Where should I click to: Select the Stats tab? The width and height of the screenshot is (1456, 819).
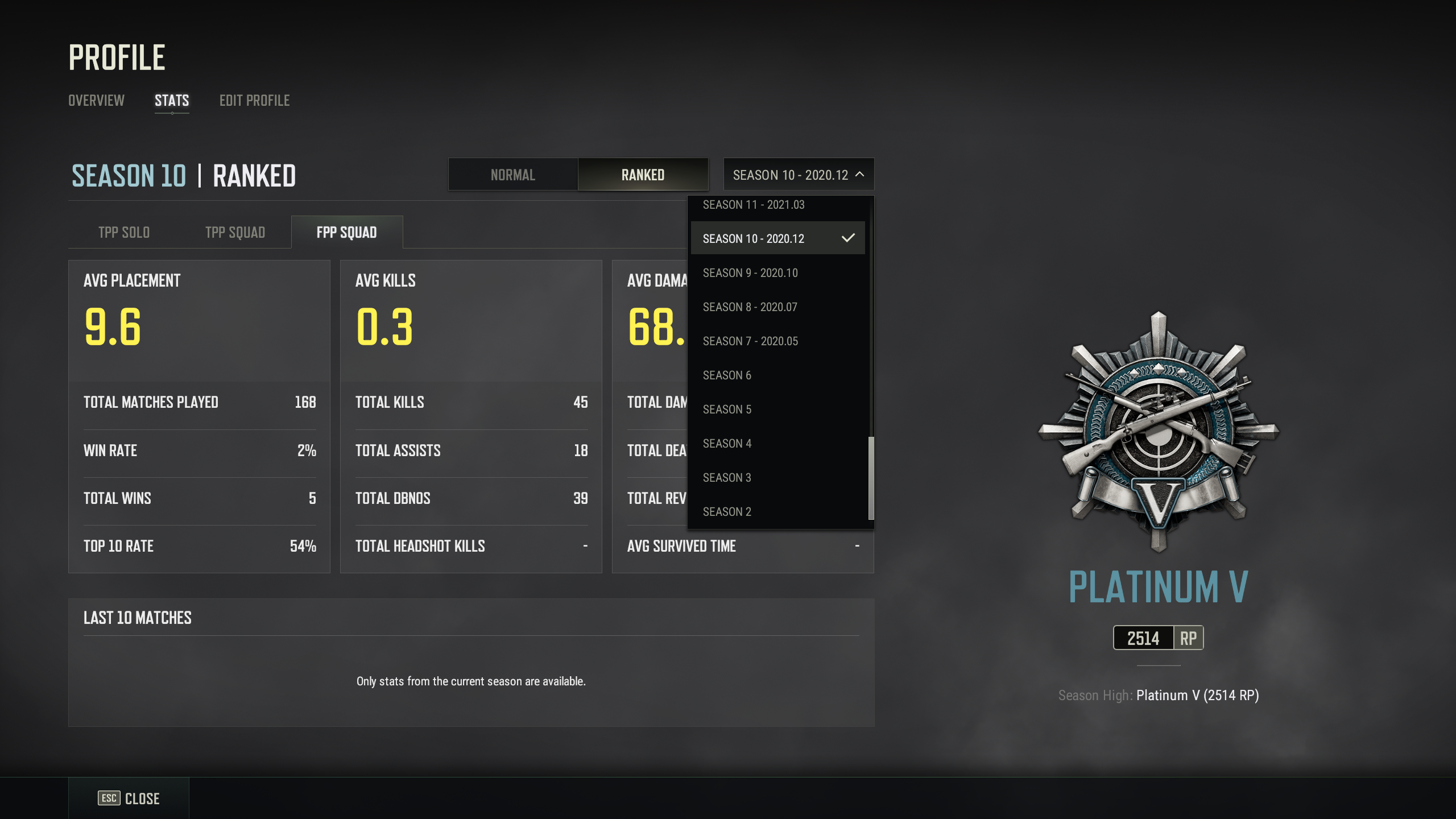pos(172,101)
